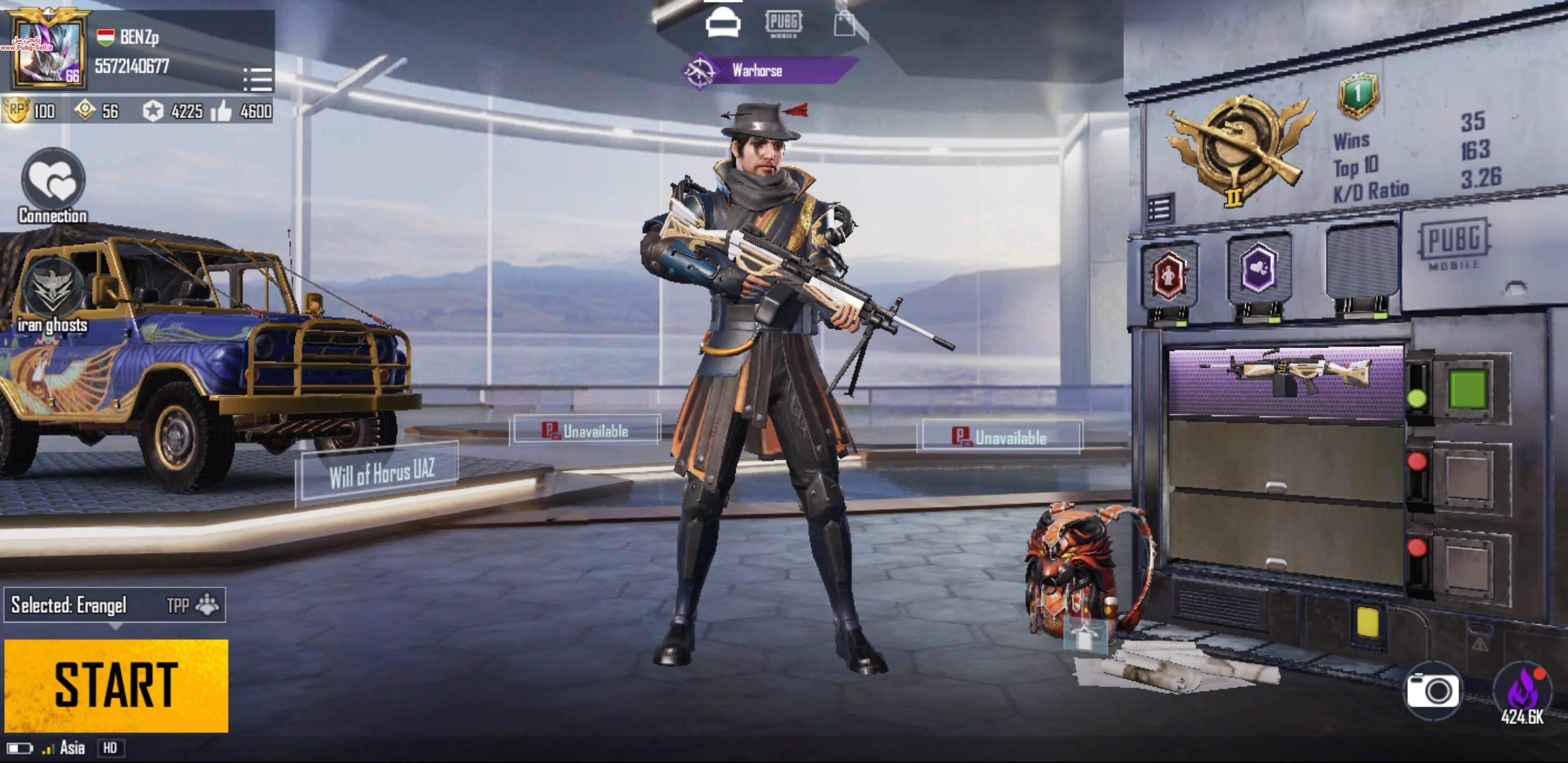The width and height of the screenshot is (1568, 763).
Task: Tap the yellow START button
Action: pyautogui.click(x=115, y=685)
